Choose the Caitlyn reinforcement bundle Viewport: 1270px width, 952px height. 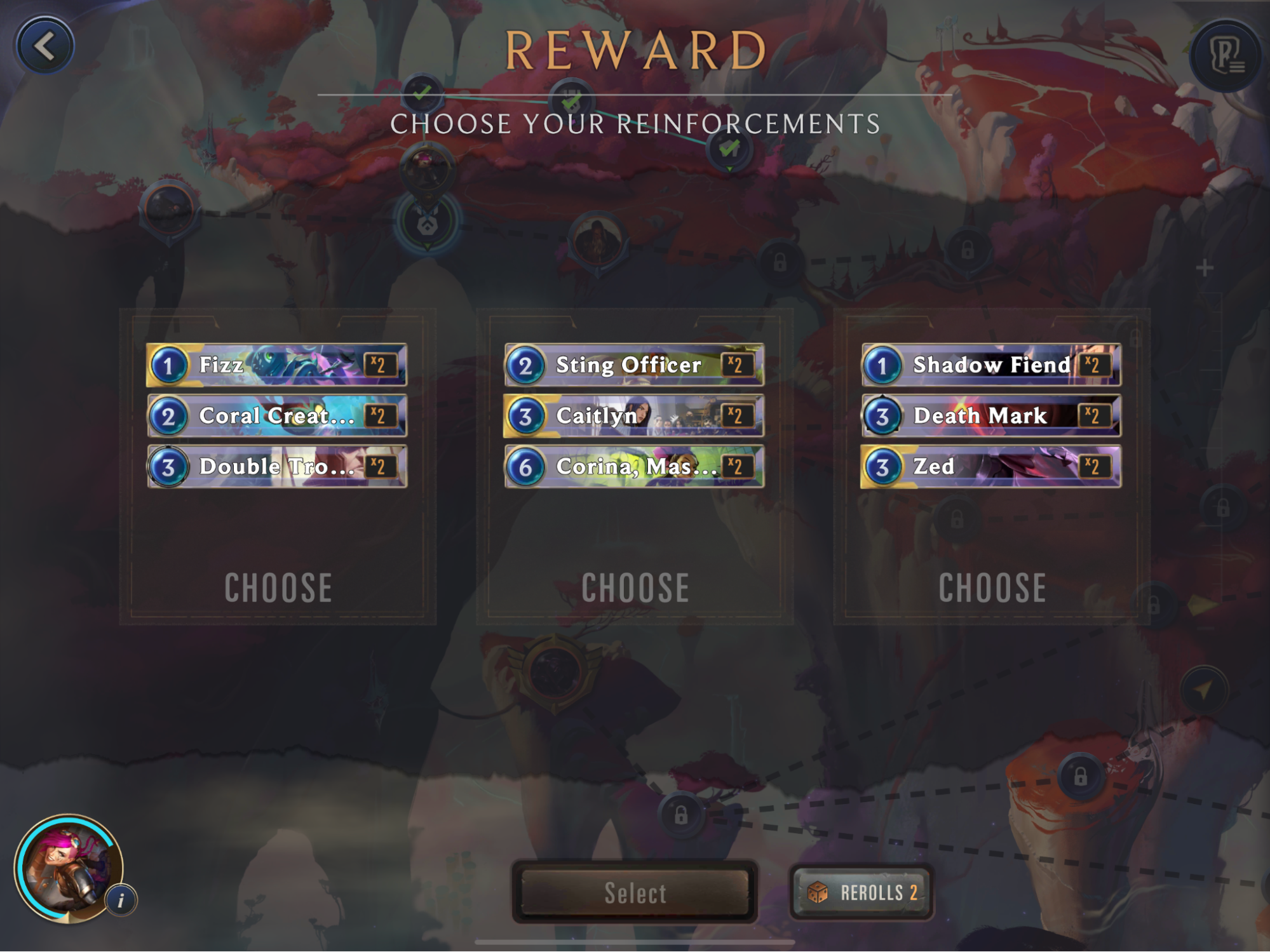635,587
